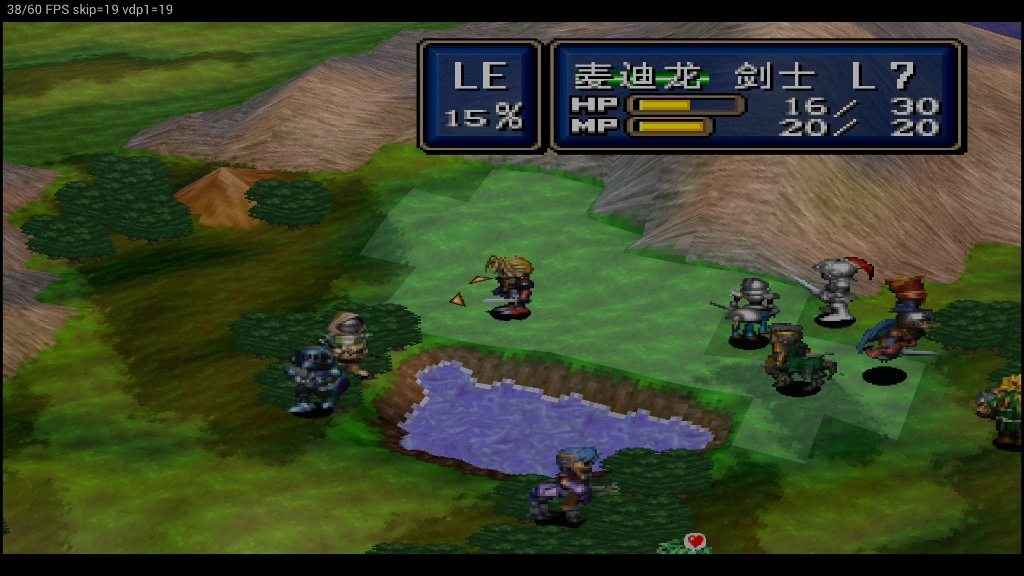Select the swordsman marked by yellow cursor arrows

pos(511,287)
